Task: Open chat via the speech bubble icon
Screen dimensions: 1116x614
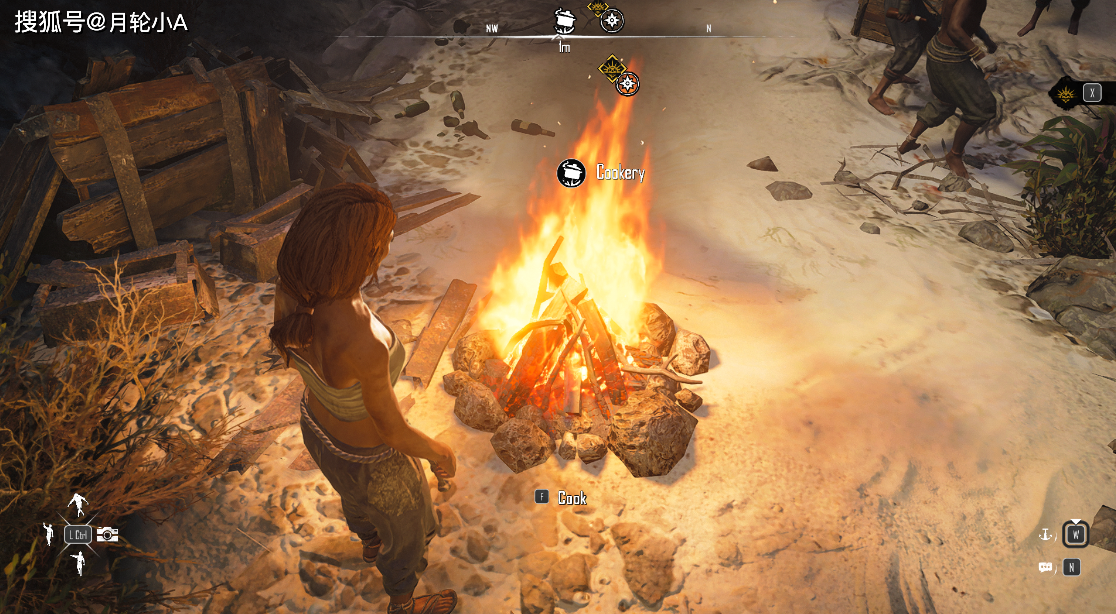Action: (1046, 567)
